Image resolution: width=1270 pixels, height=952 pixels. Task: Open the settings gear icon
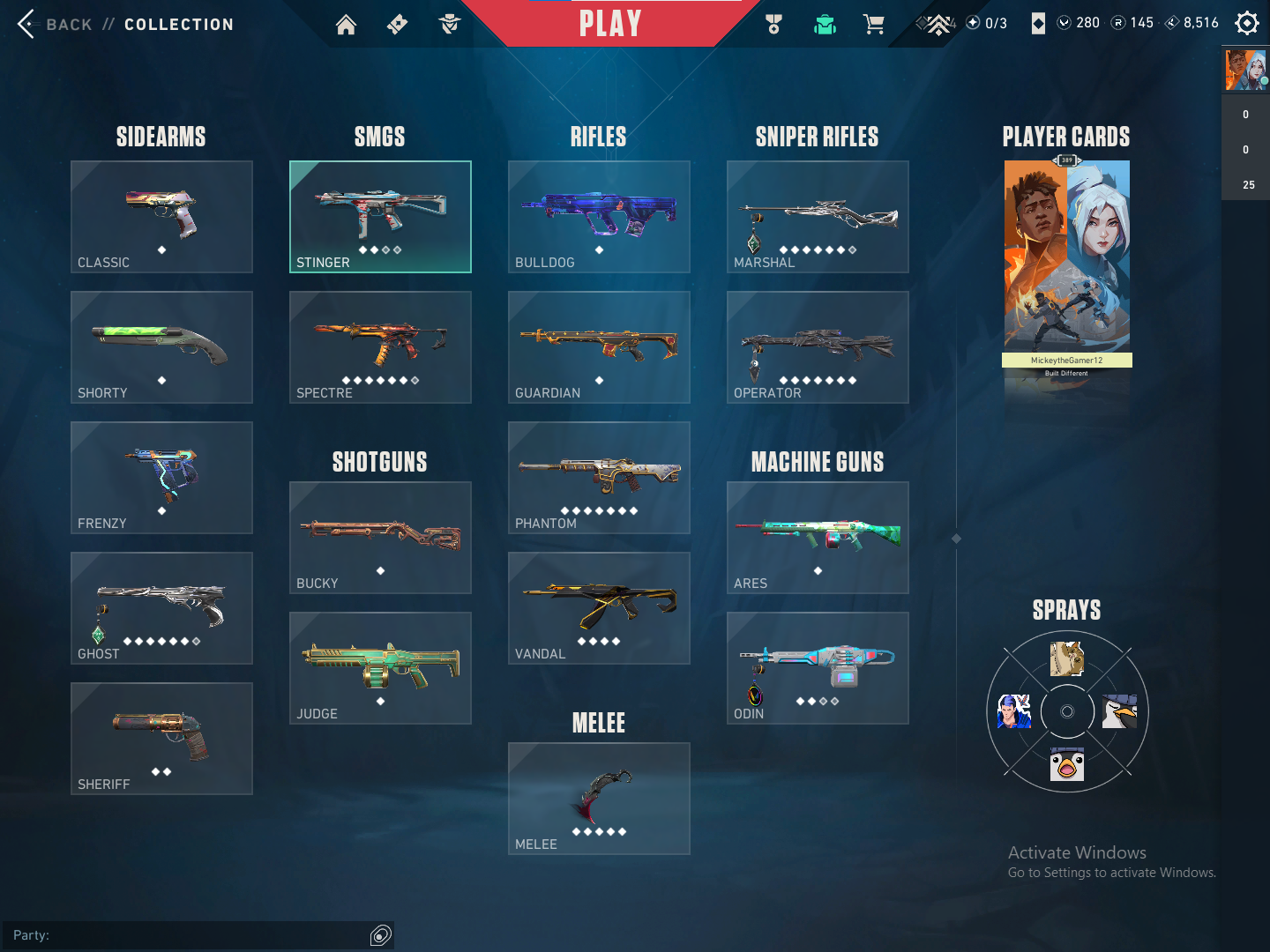pyautogui.click(x=1246, y=23)
